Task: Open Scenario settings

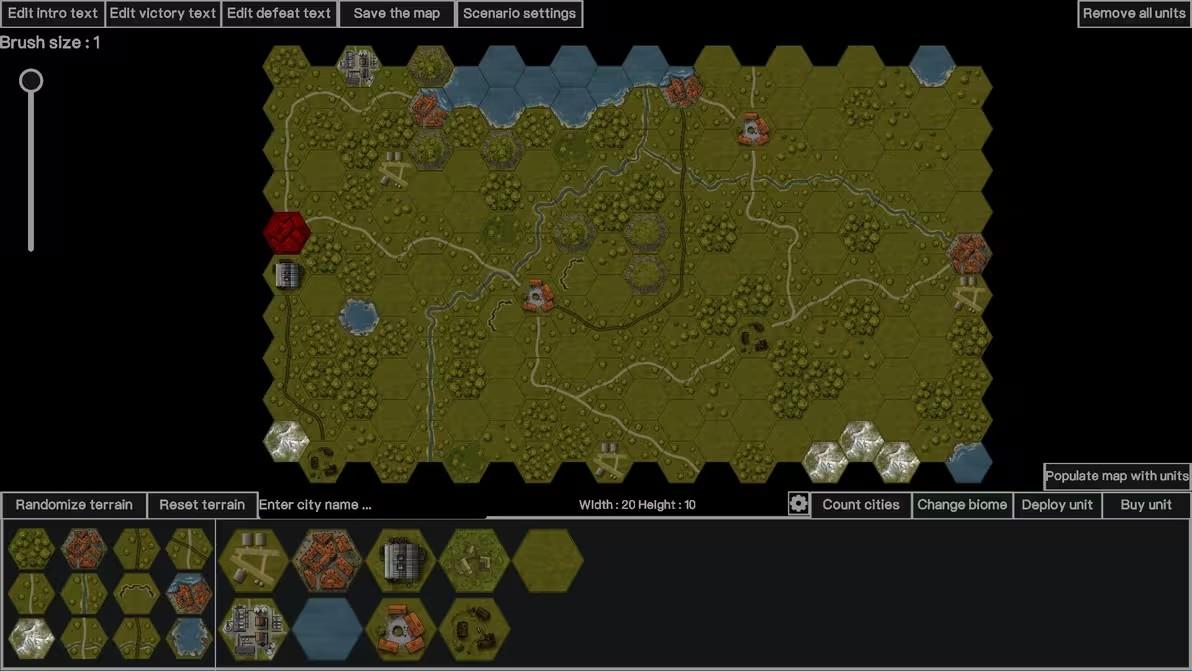Action: click(x=519, y=14)
